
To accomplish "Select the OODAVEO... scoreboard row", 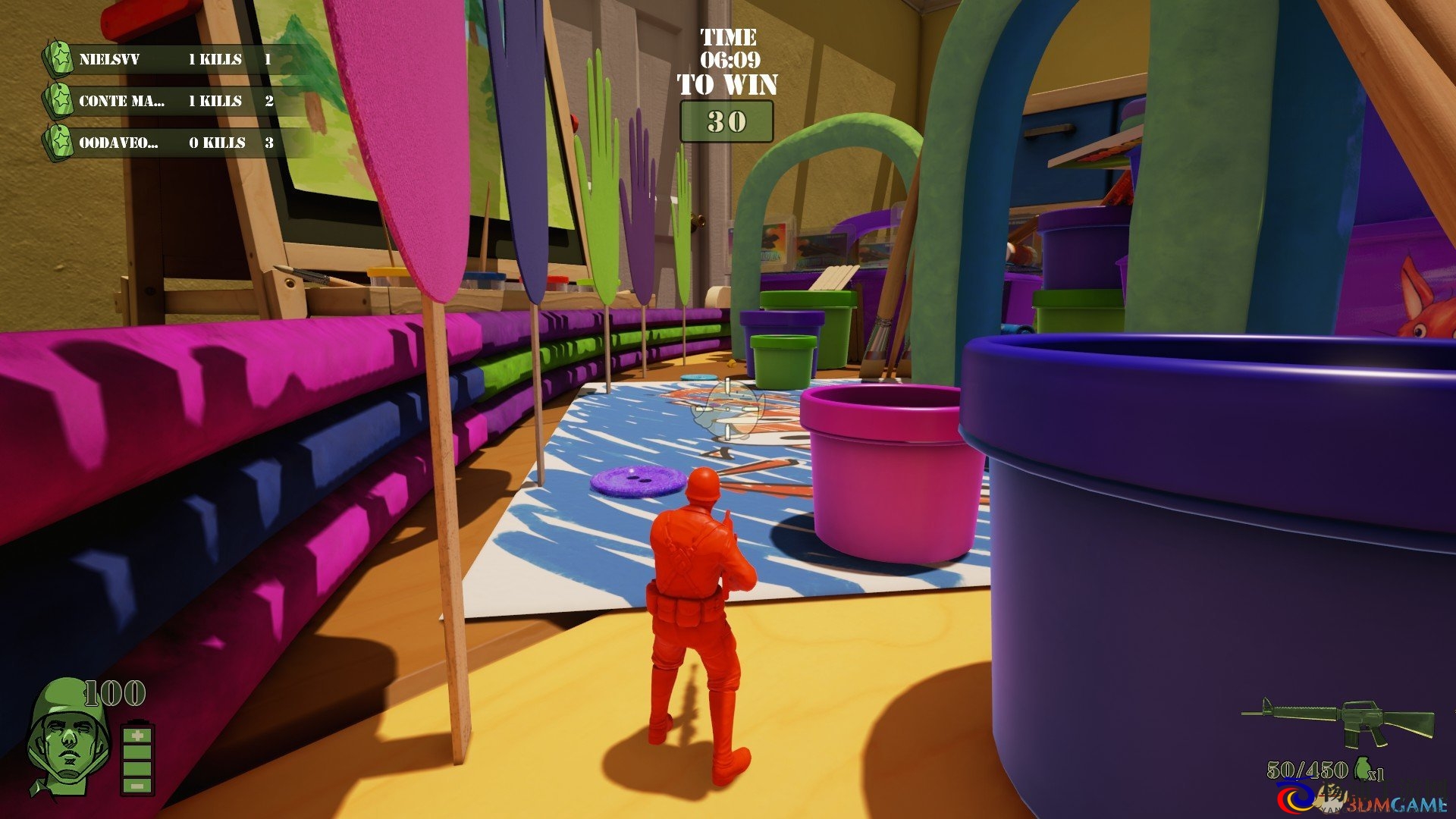I will coord(174,143).
